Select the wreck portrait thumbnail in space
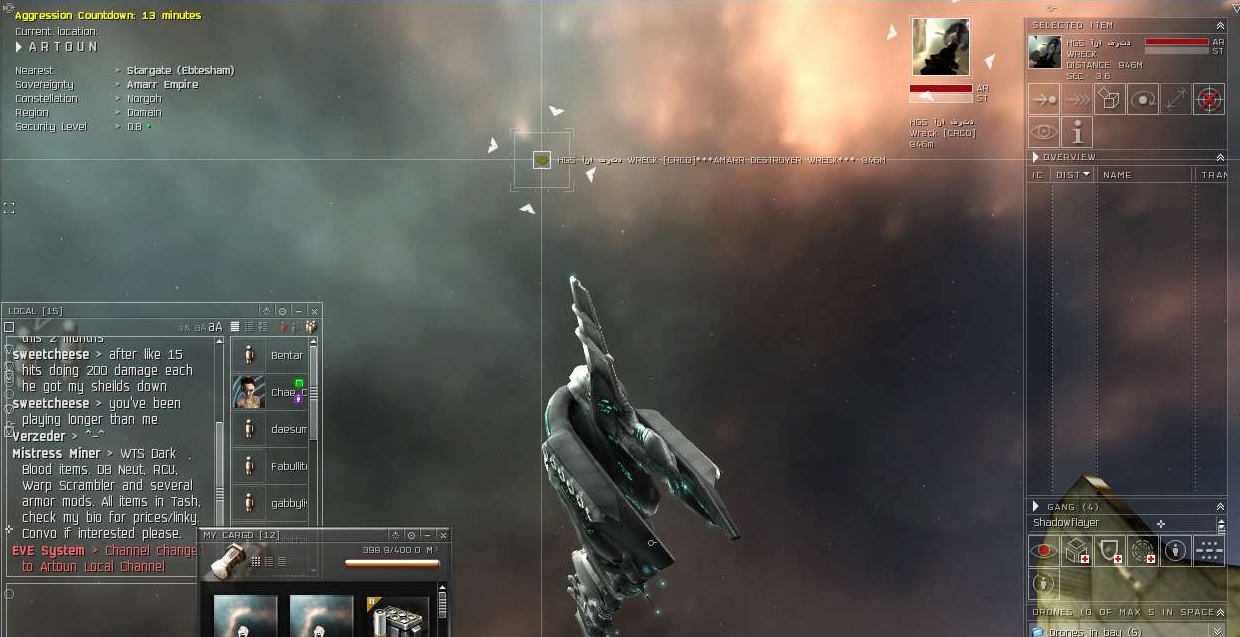 [x=940, y=46]
